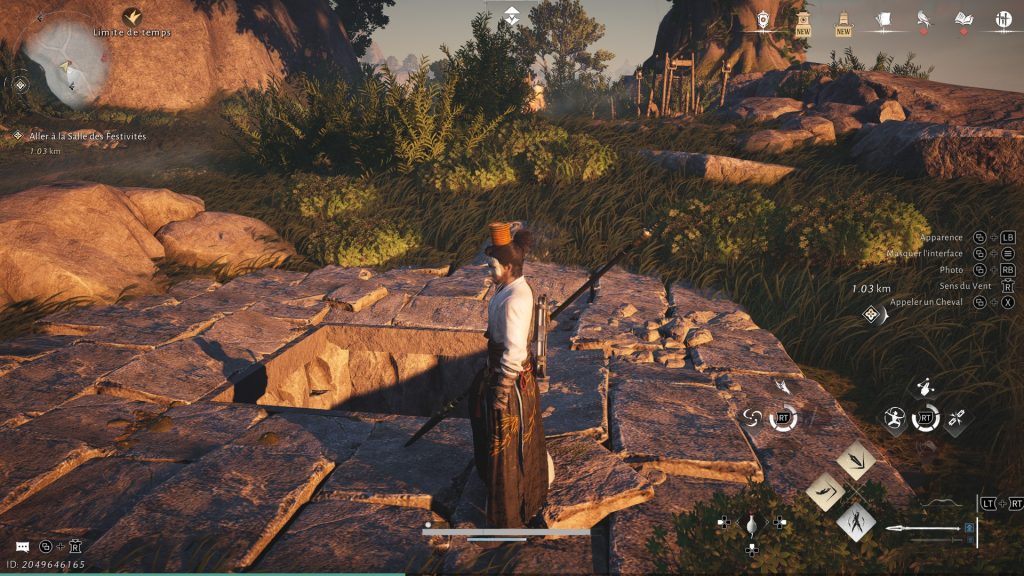Activate the archer stance skill icon
Viewport: 1024px width, 576px height.
tap(895, 419)
